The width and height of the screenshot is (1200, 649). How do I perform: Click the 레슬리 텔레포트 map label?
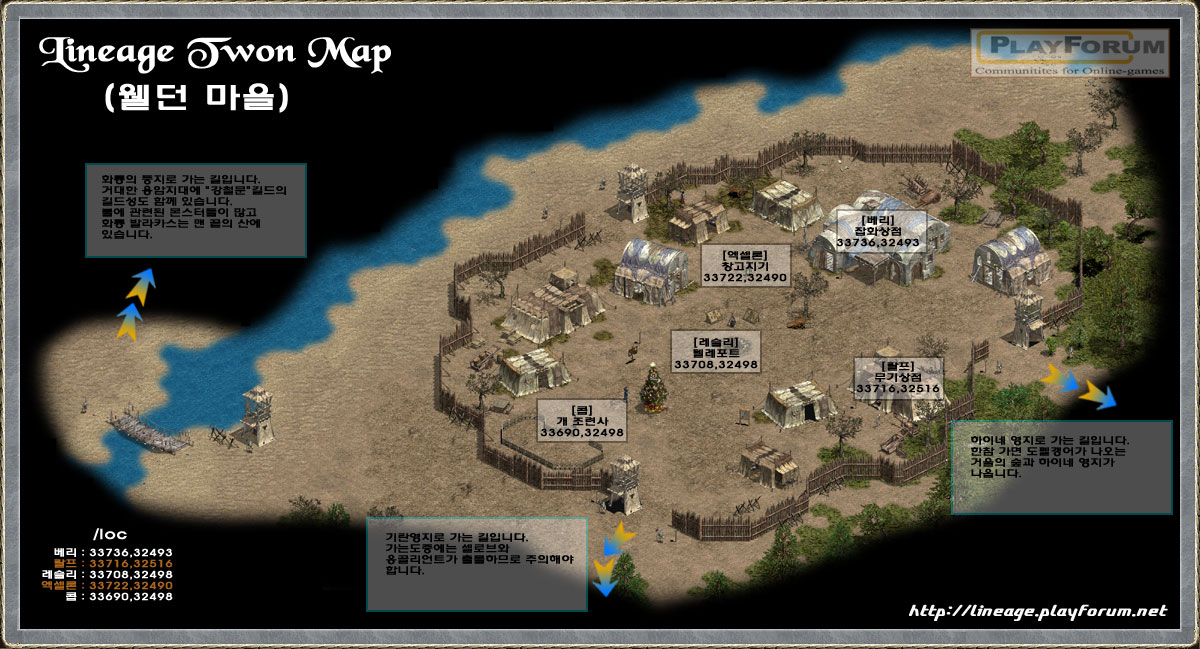715,354
